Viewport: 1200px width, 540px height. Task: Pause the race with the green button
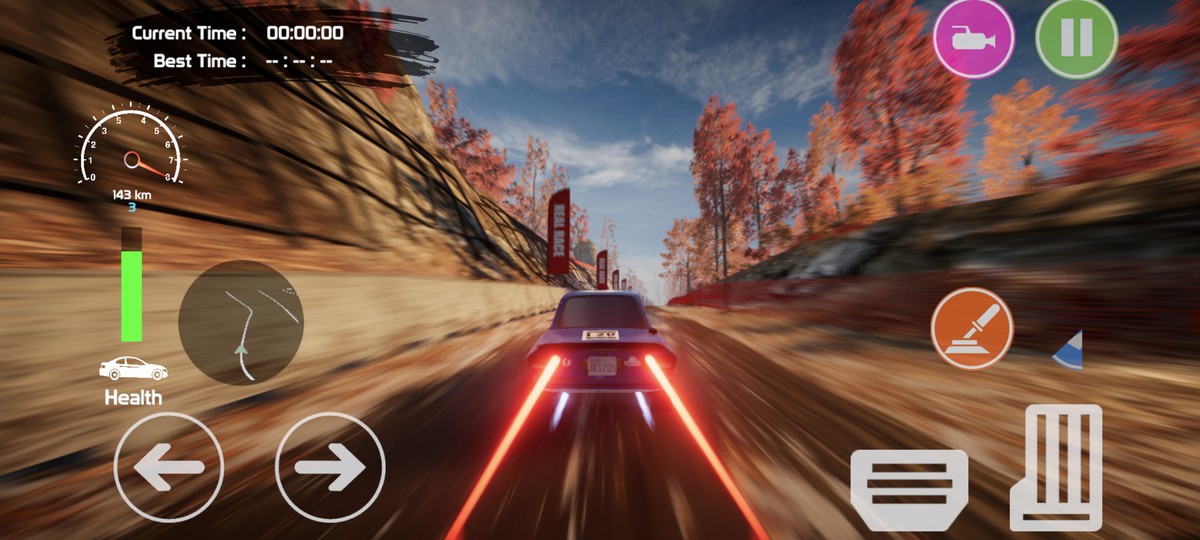(1076, 39)
